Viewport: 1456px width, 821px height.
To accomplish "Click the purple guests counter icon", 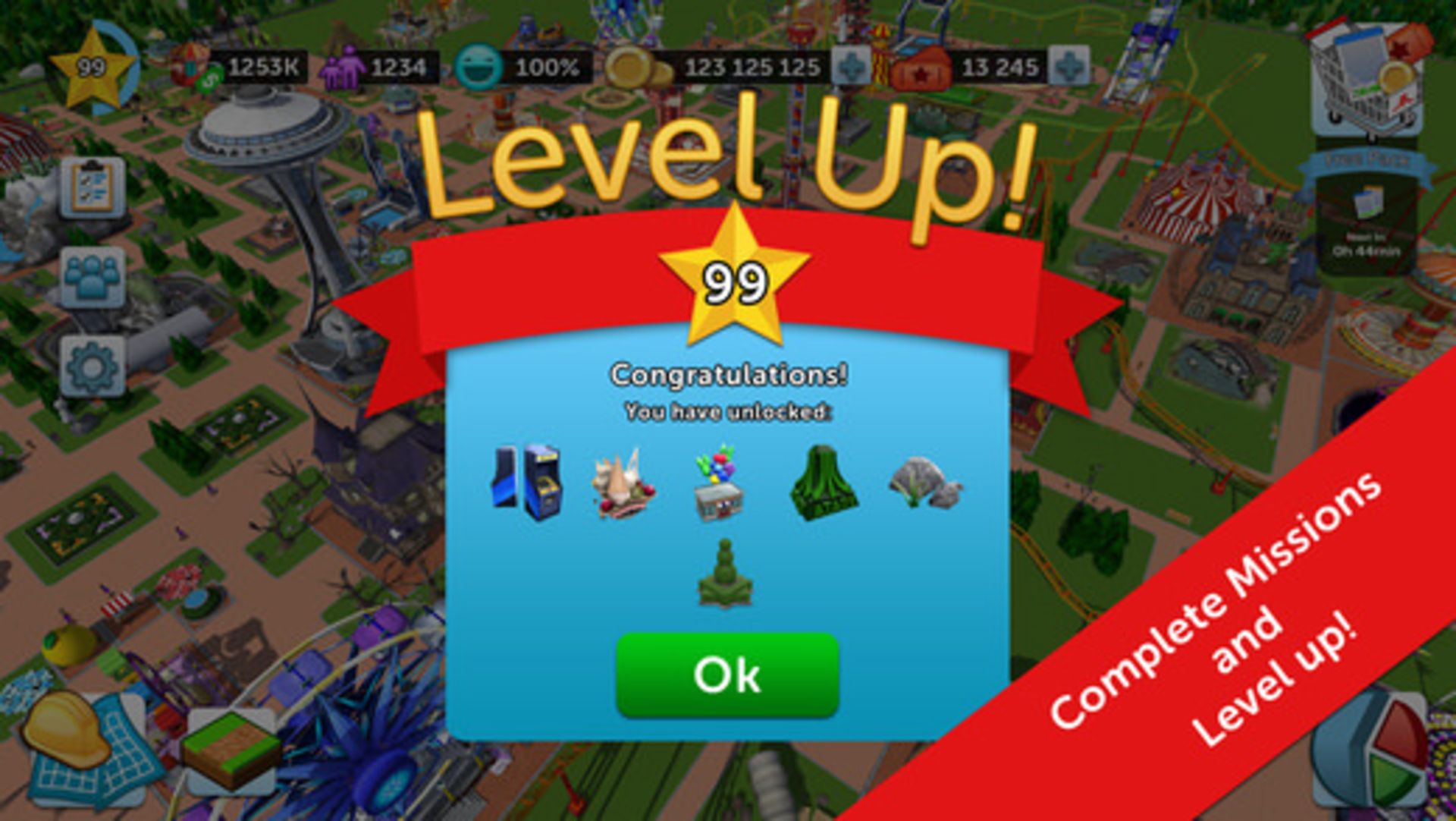I will click(345, 67).
